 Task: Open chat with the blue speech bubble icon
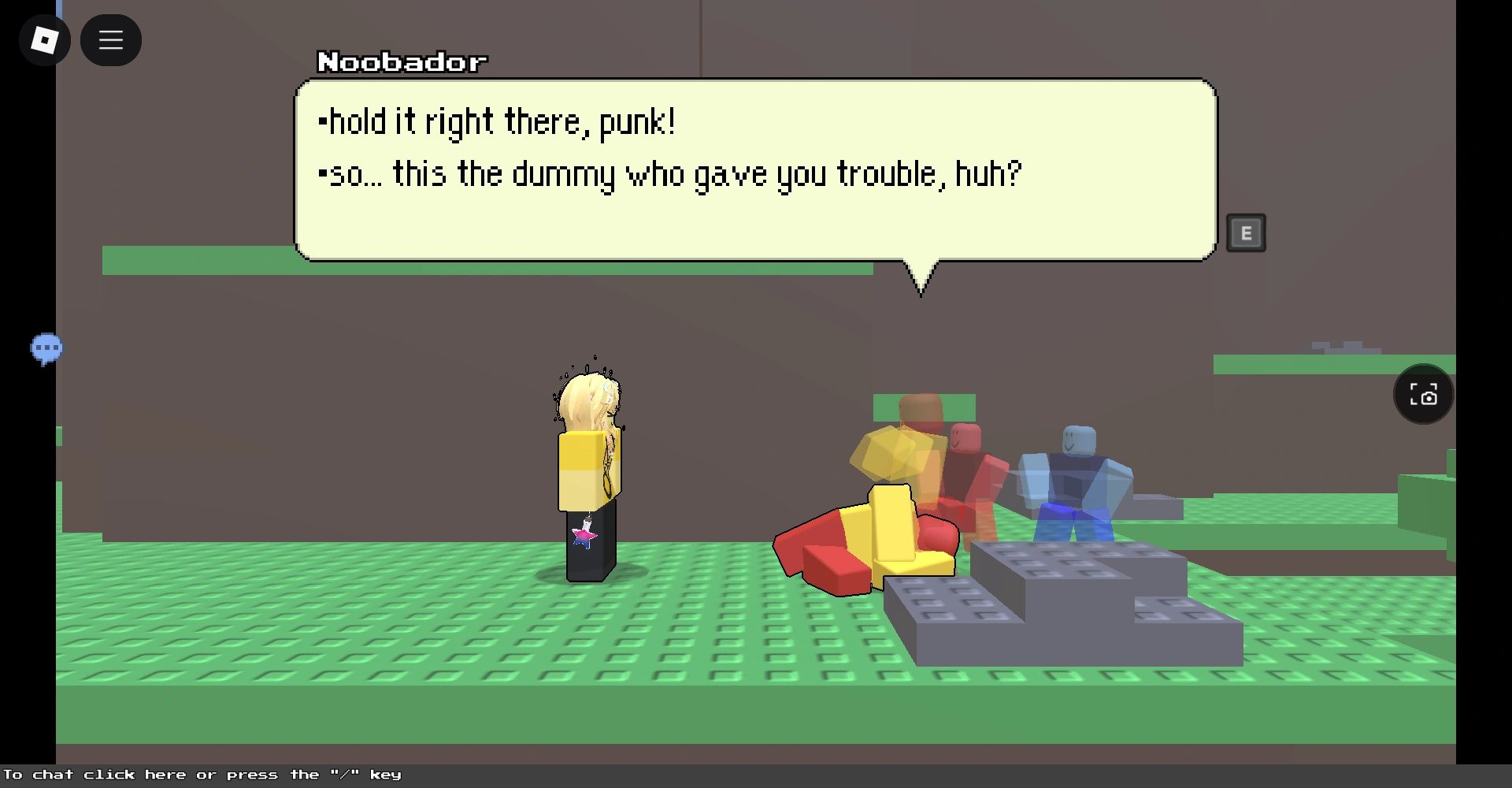tap(47, 348)
